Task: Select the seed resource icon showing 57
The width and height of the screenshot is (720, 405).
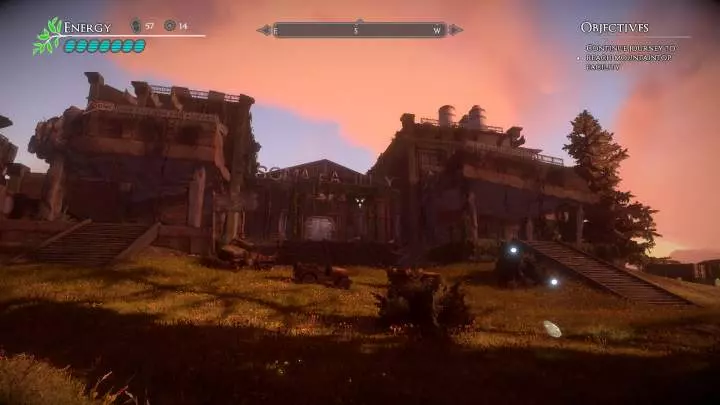Action: click(136, 25)
